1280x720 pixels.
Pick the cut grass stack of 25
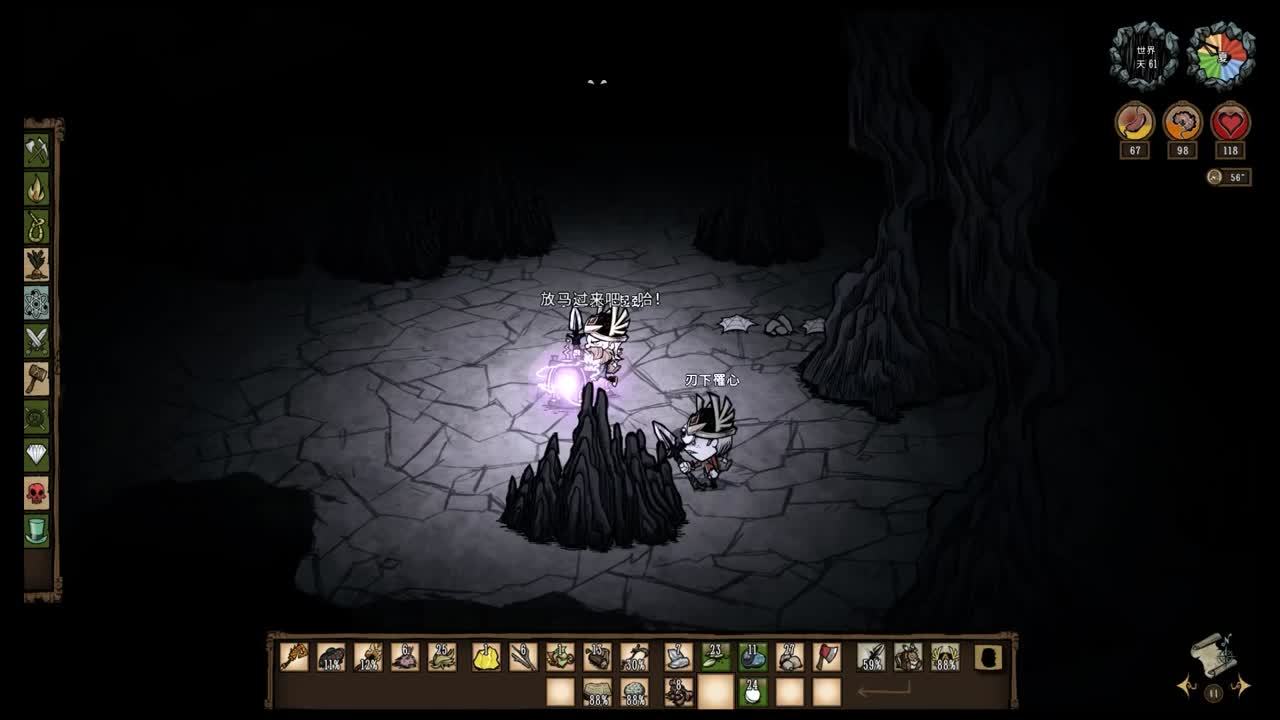click(442, 657)
